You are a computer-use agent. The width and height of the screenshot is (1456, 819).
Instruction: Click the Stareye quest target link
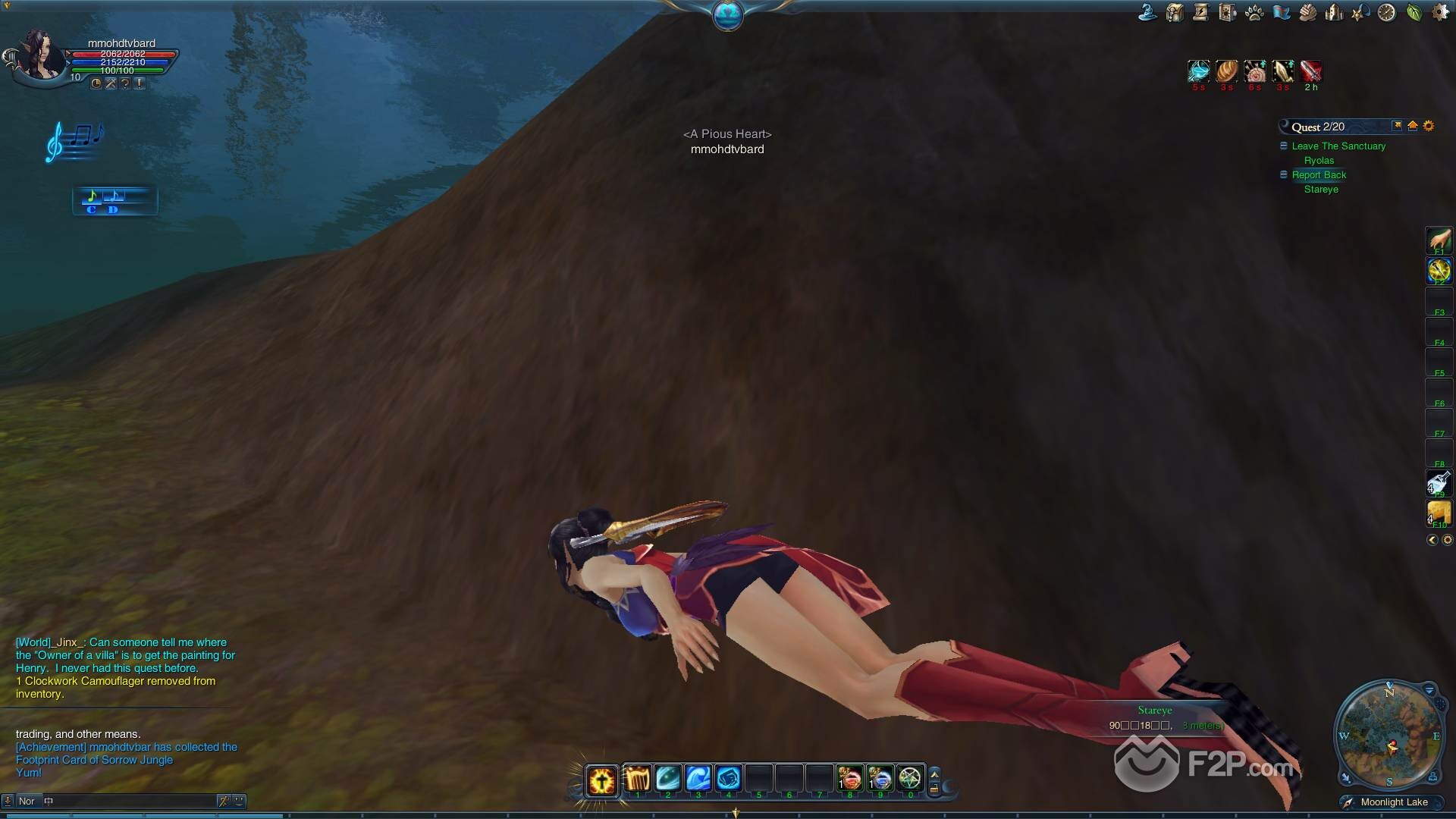[x=1321, y=190]
